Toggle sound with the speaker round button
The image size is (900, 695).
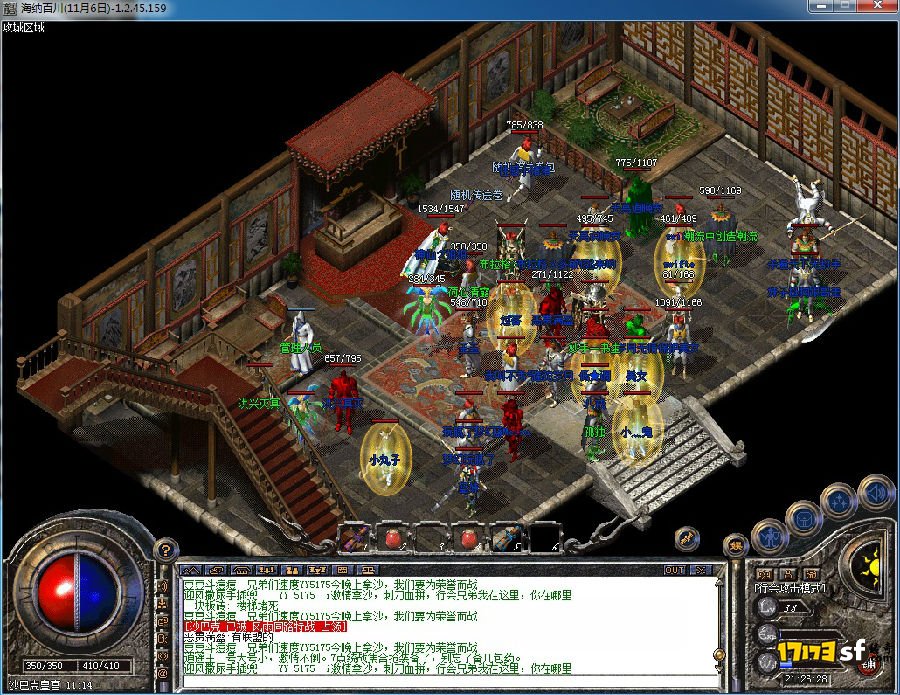point(877,491)
